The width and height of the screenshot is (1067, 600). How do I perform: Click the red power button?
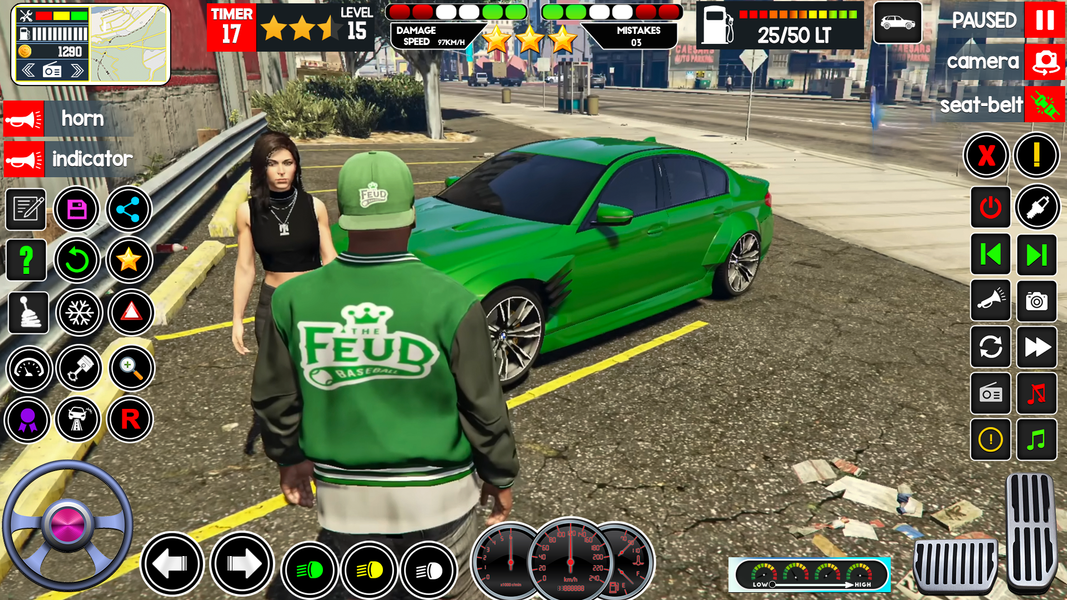pyautogui.click(x=990, y=207)
